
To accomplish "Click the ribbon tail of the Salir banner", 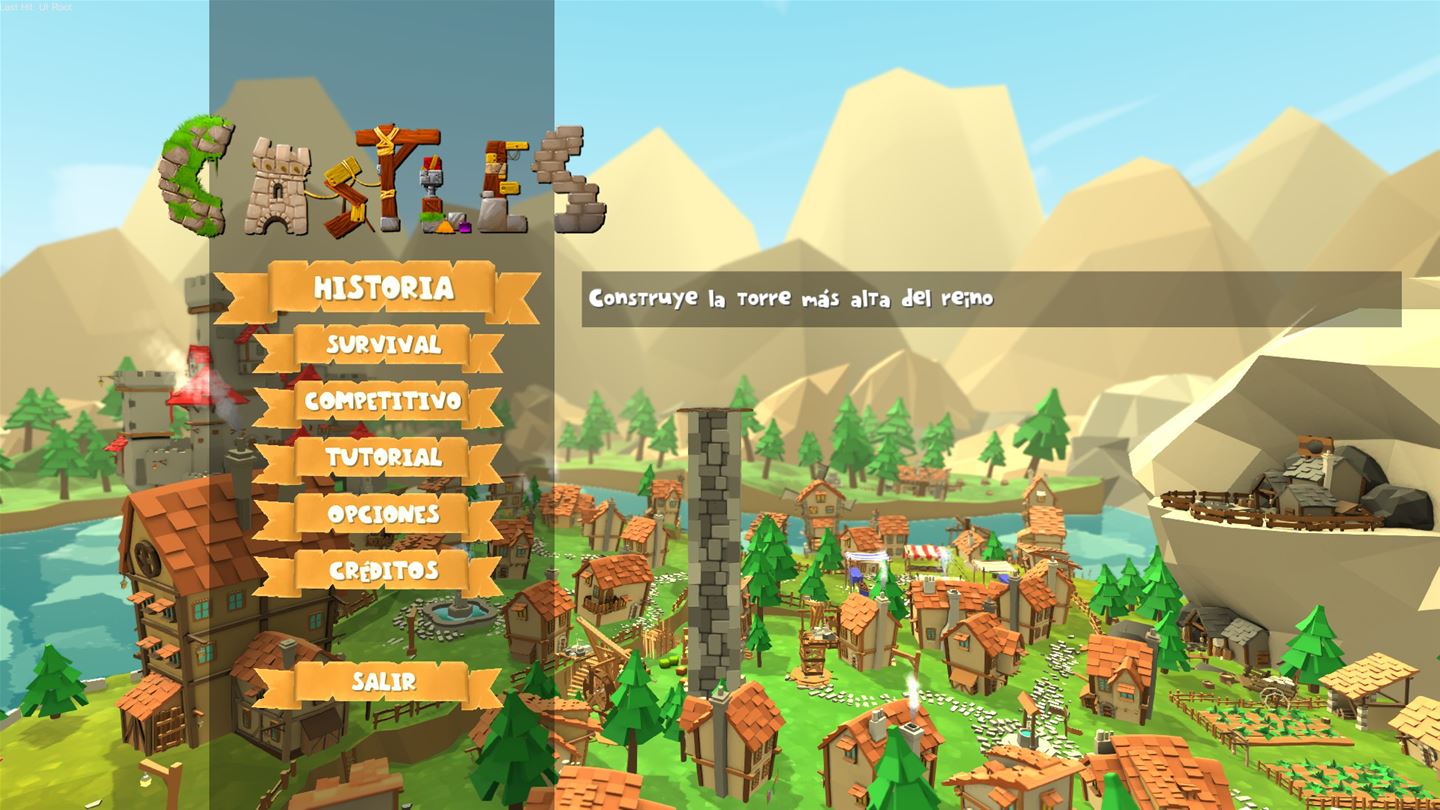I will (270, 684).
